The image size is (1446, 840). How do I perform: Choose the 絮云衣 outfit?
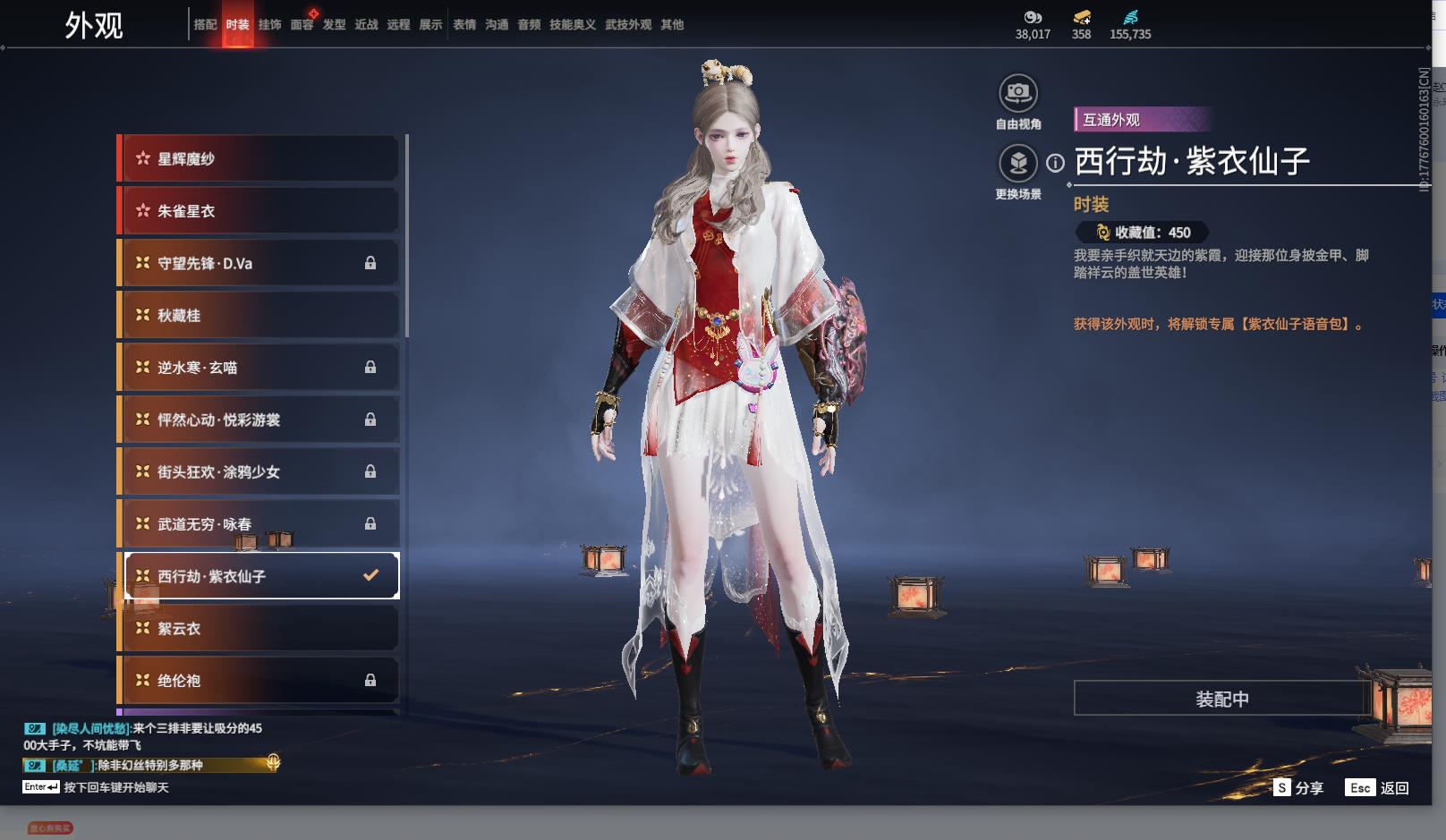pos(259,628)
